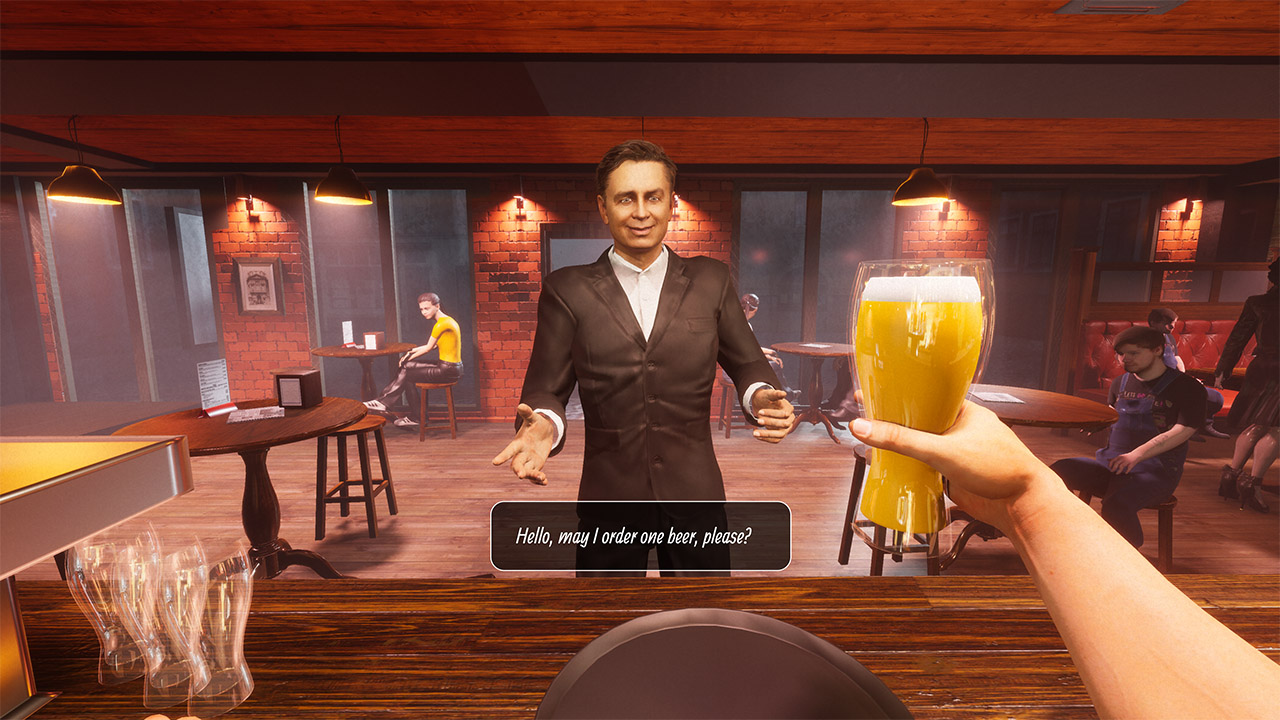Select the beer glass held in hand
1280x720 pixels.
(914, 400)
